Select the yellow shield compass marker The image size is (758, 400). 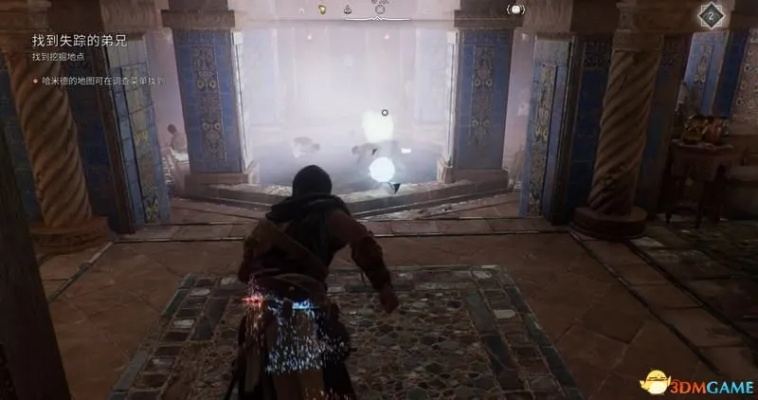[323, 9]
